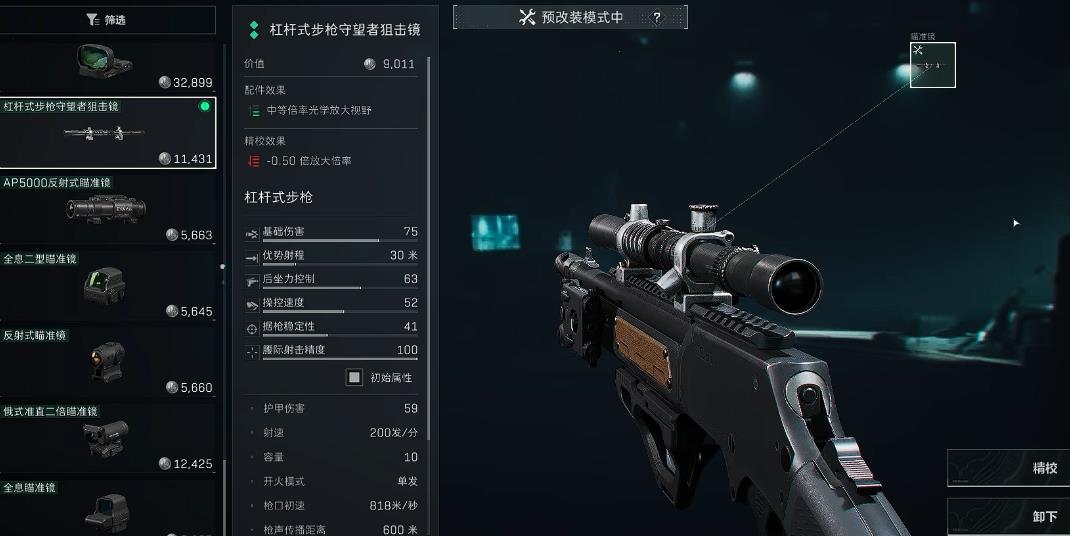The width and height of the screenshot is (1070, 536).
Task: Select the 杠杆式步枪守望者狙击镜 scope item
Action: 106,133
